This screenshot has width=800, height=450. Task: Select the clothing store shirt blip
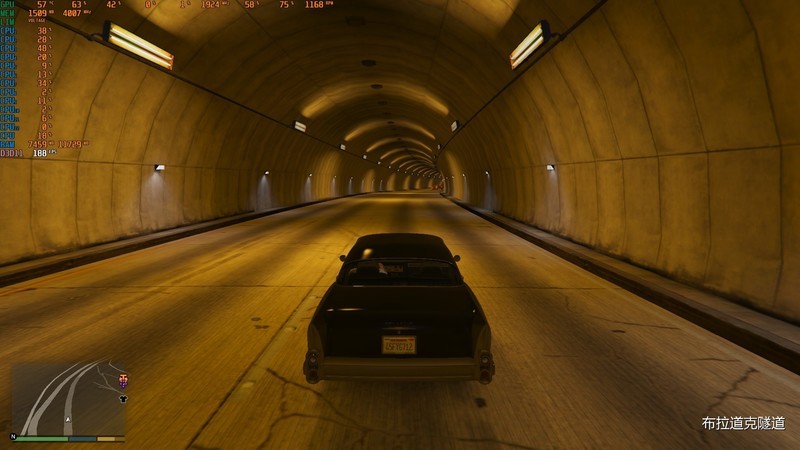(123, 396)
